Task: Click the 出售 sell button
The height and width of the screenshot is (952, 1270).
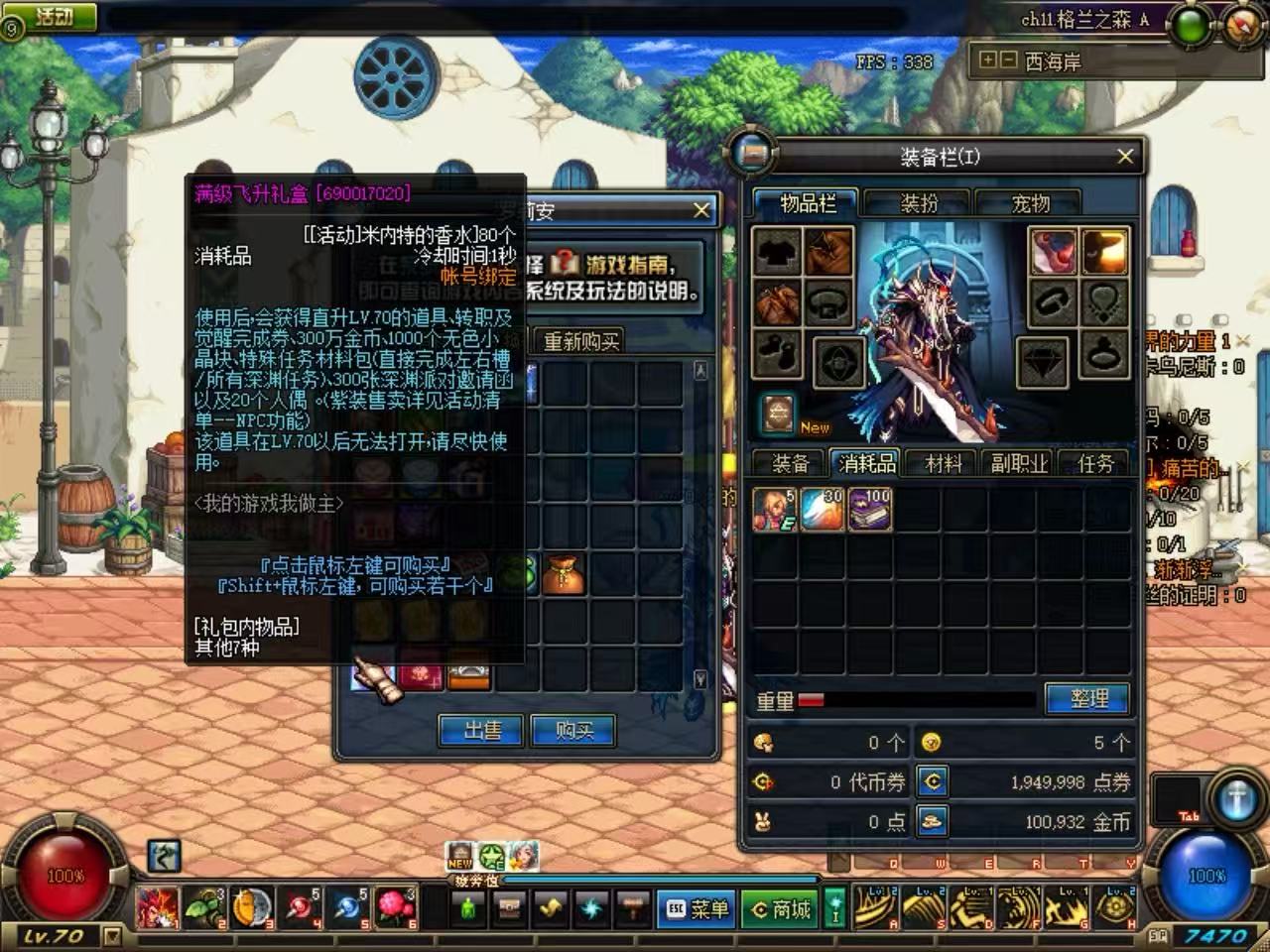Action: pyautogui.click(x=482, y=731)
